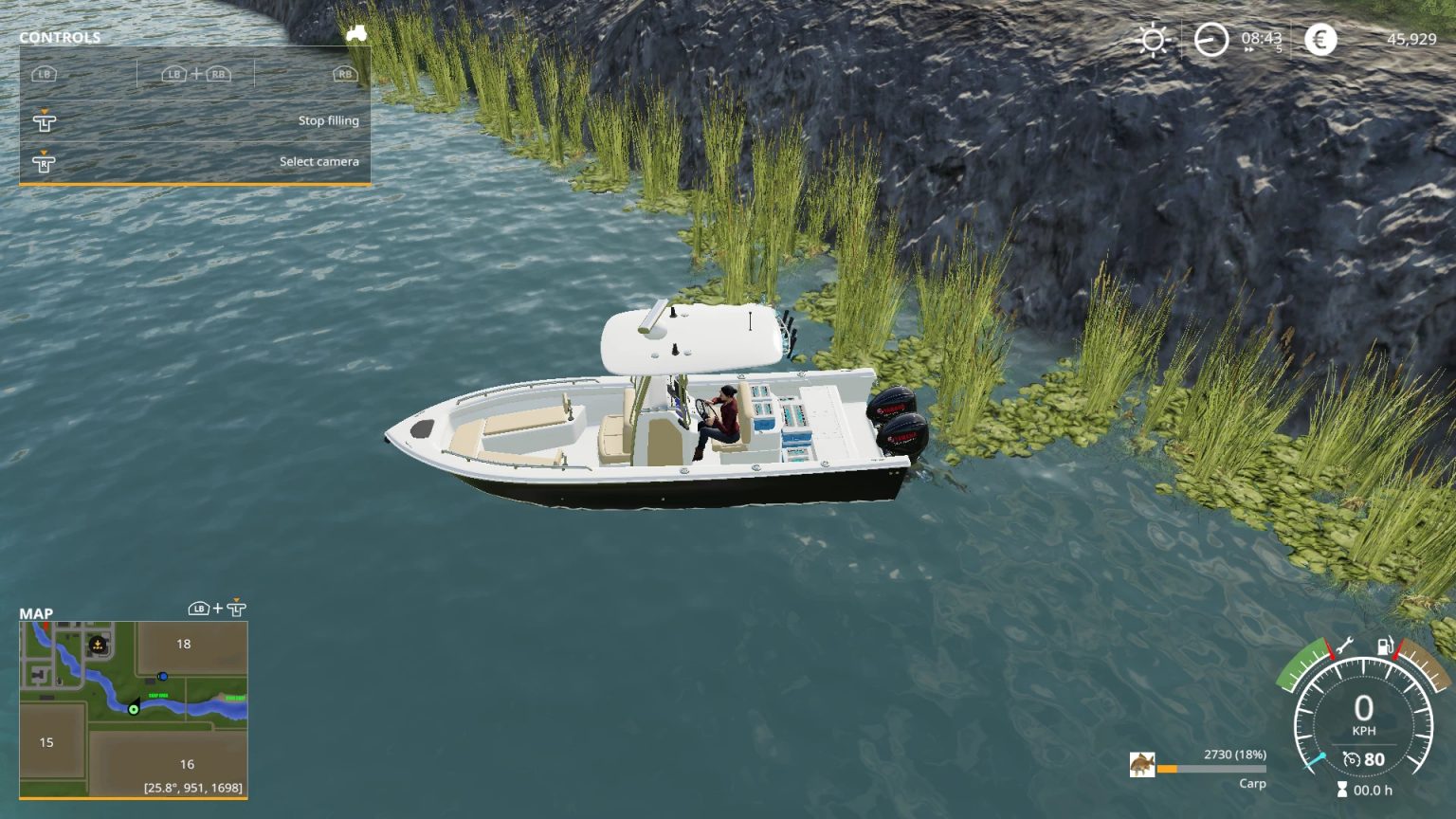Click the weather sun icon in the HUD
The image size is (1456, 819).
(1153, 41)
